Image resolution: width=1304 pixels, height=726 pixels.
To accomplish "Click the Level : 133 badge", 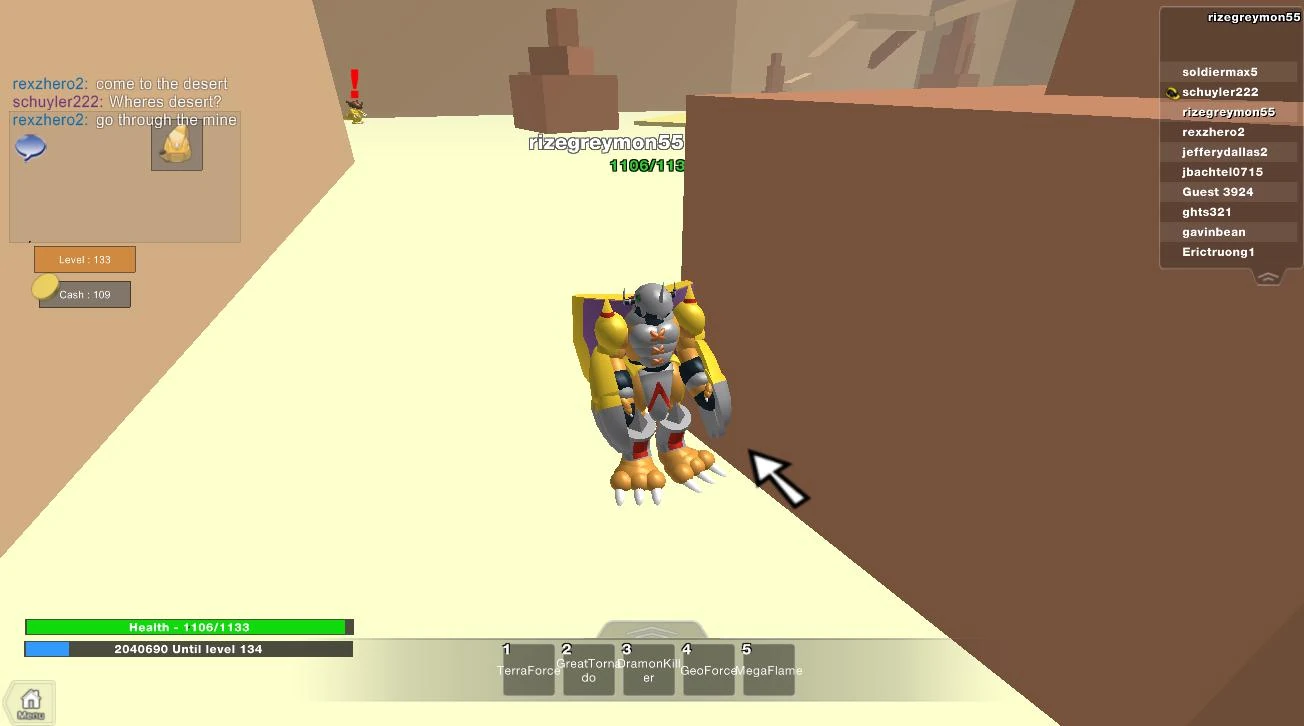I will (x=85, y=259).
